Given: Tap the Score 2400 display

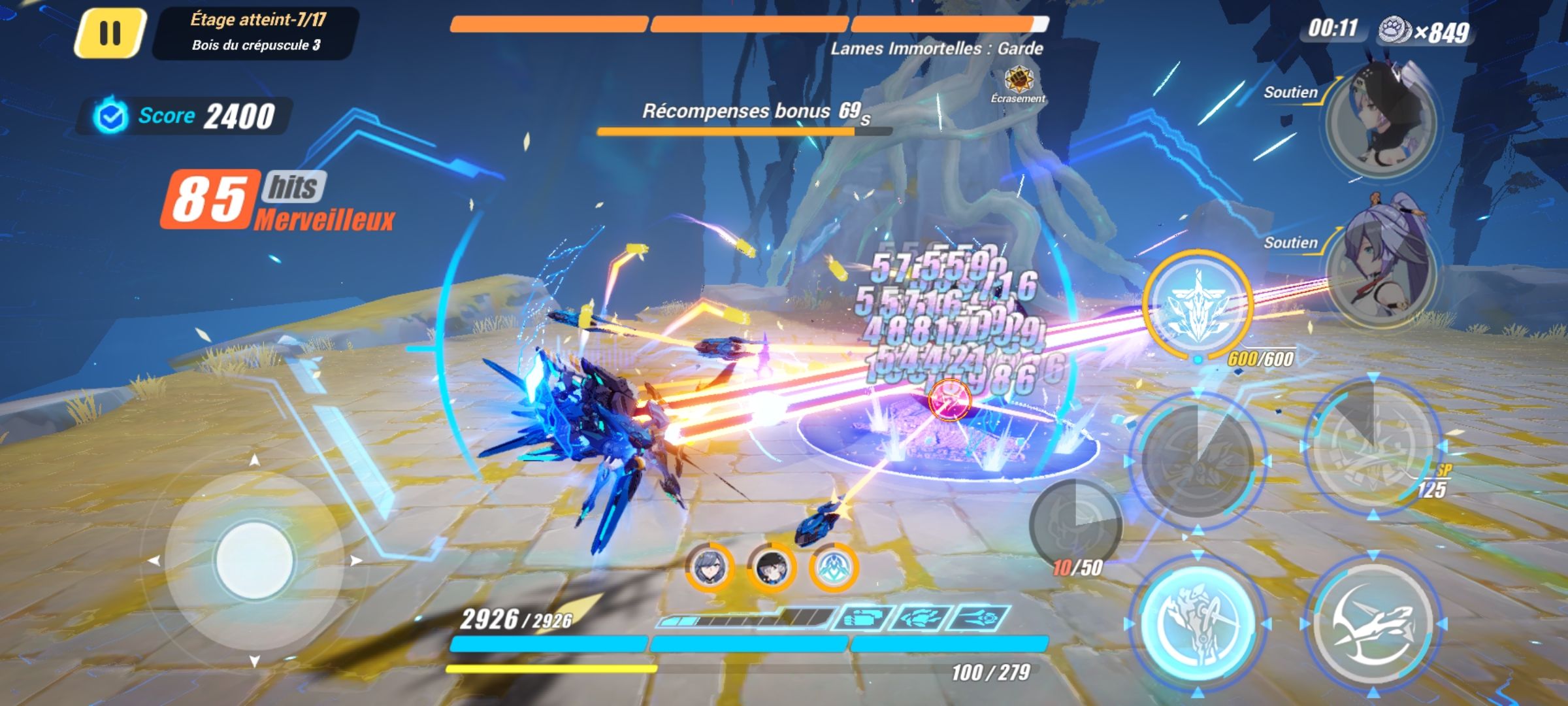Looking at the screenshot, I should [186, 116].
